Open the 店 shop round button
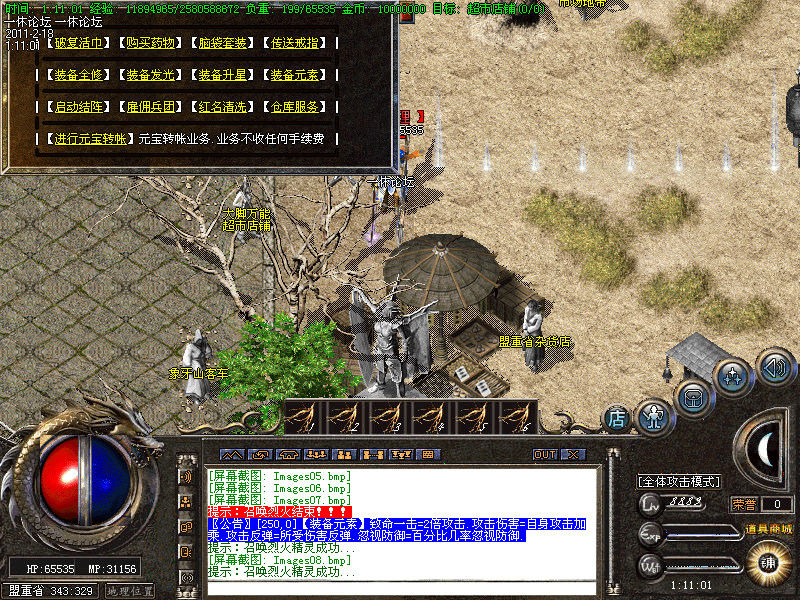 pos(617,416)
